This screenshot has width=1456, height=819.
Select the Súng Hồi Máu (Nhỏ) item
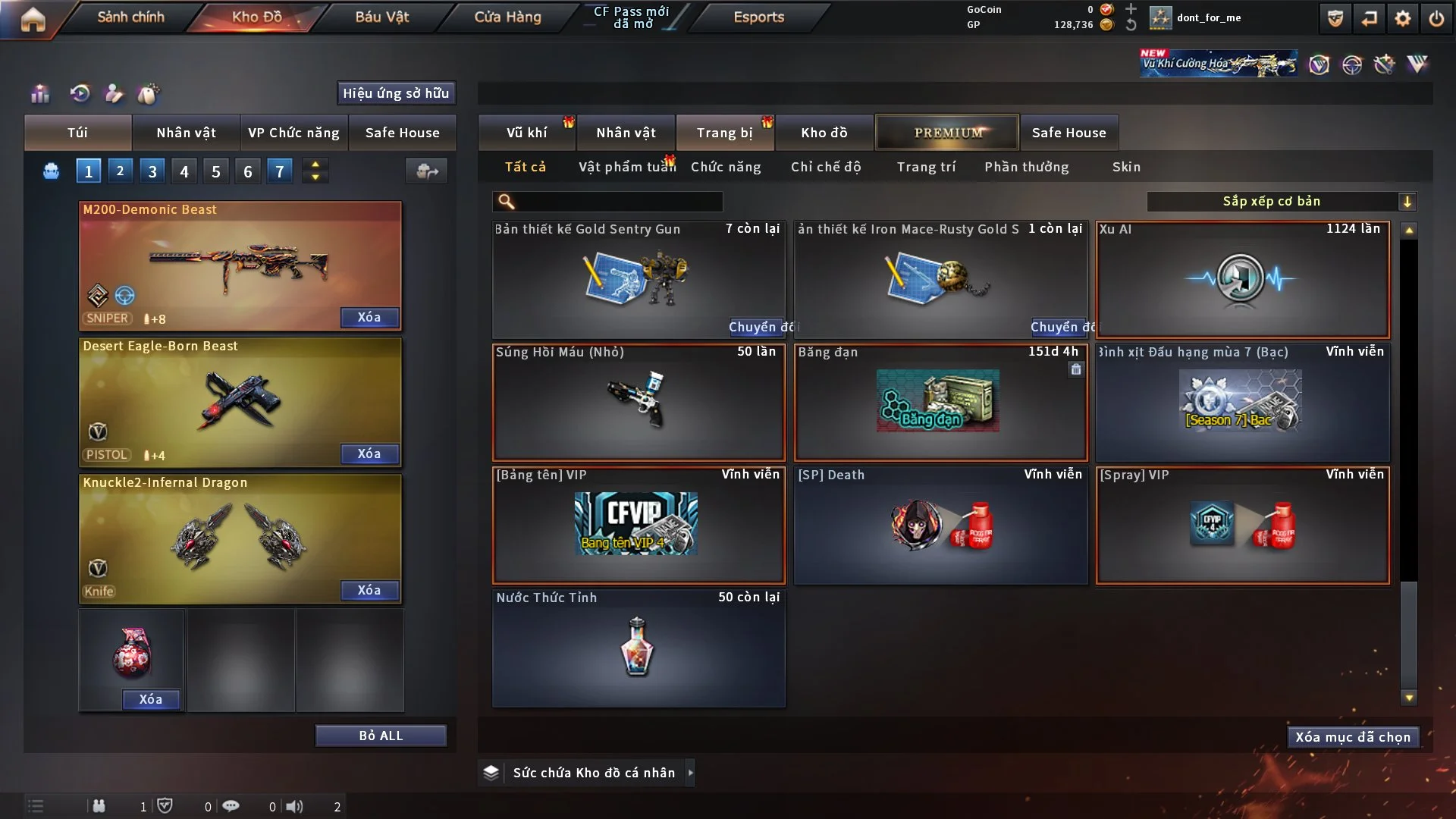coord(638,402)
